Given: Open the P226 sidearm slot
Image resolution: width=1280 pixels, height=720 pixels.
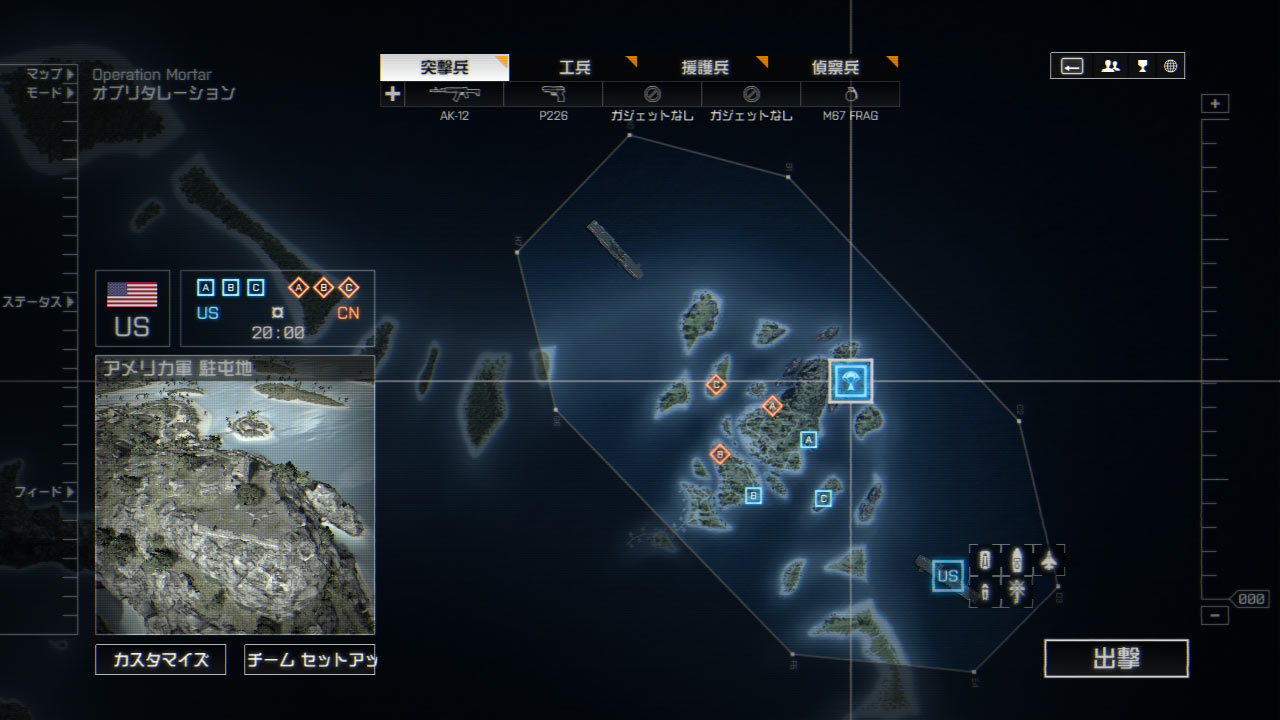Looking at the screenshot, I should pyautogui.click(x=553, y=94).
